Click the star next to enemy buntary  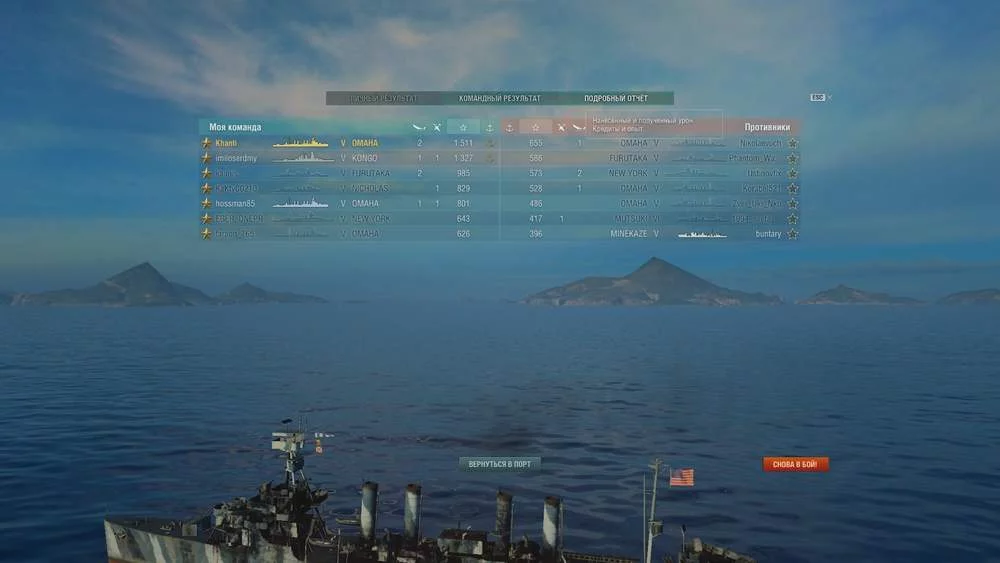tap(793, 234)
